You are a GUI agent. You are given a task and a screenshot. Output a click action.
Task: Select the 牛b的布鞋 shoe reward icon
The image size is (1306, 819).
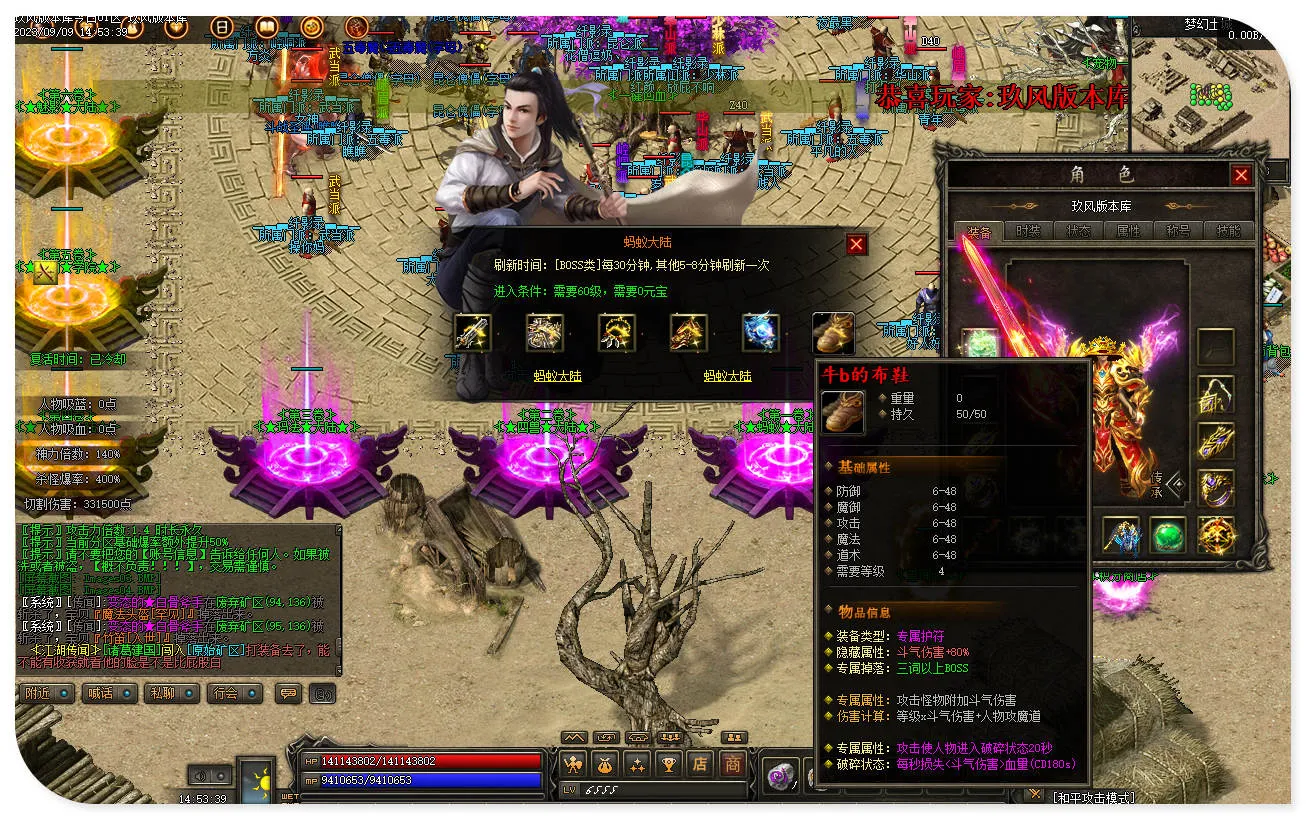coord(833,332)
